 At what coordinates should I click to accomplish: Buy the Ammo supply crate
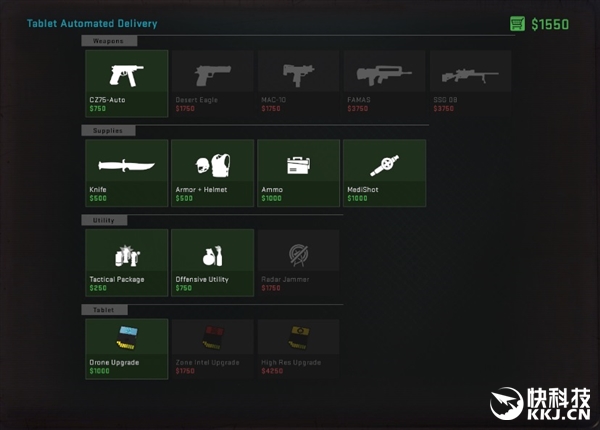pyautogui.click(x=298, y=172)
